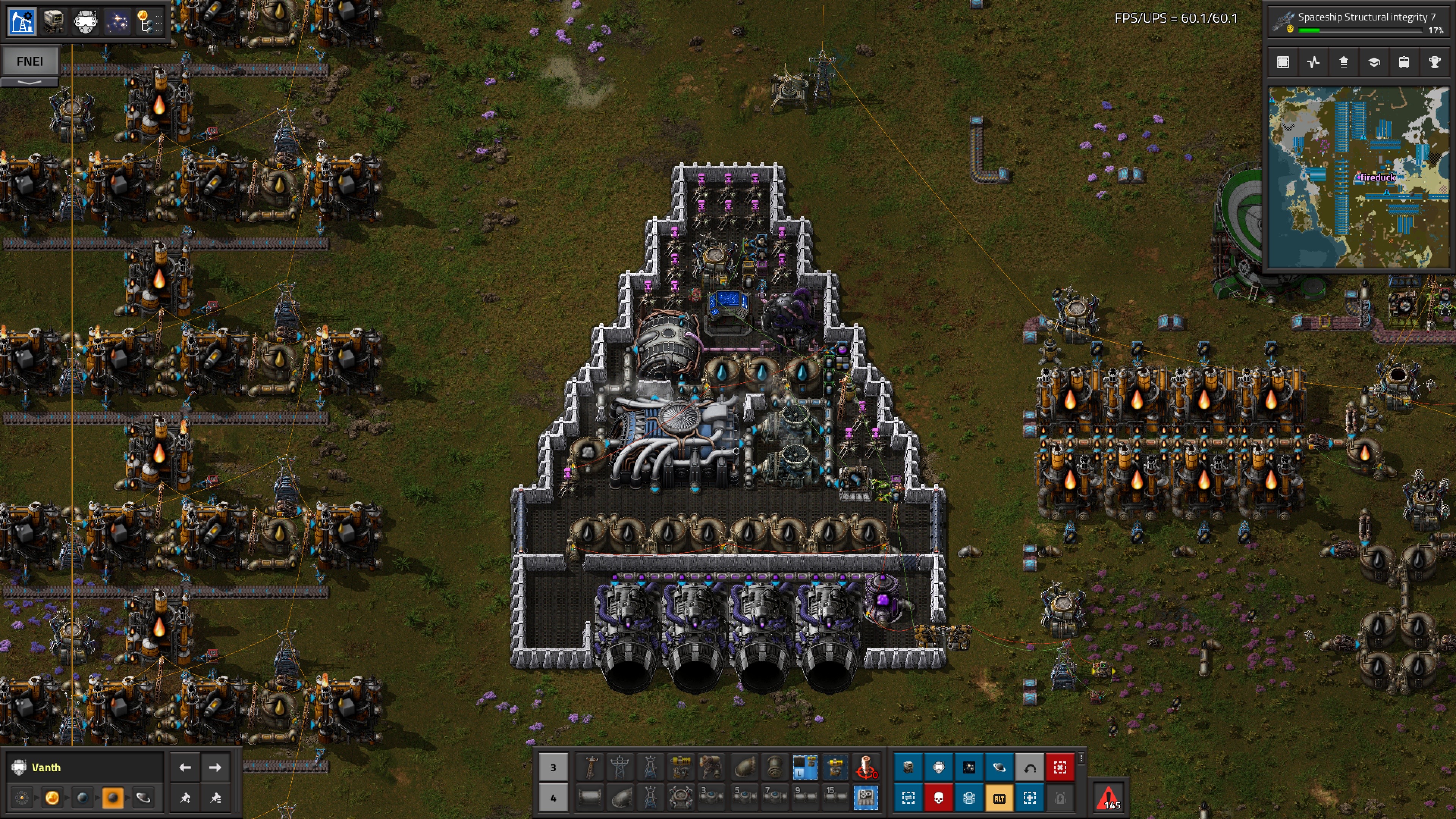Select the red deconstruction planner shortcut

coord(1060,767)
